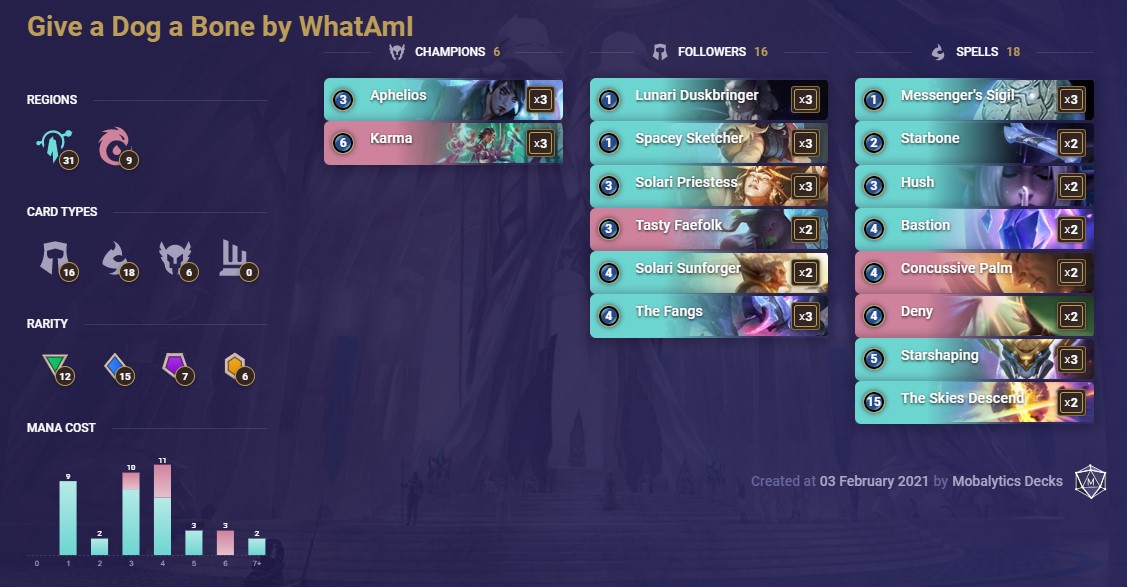The width and height of the screenshot is (1127, 587).
Task: Click the Solari Priestess card
Action: pos(708,186)
